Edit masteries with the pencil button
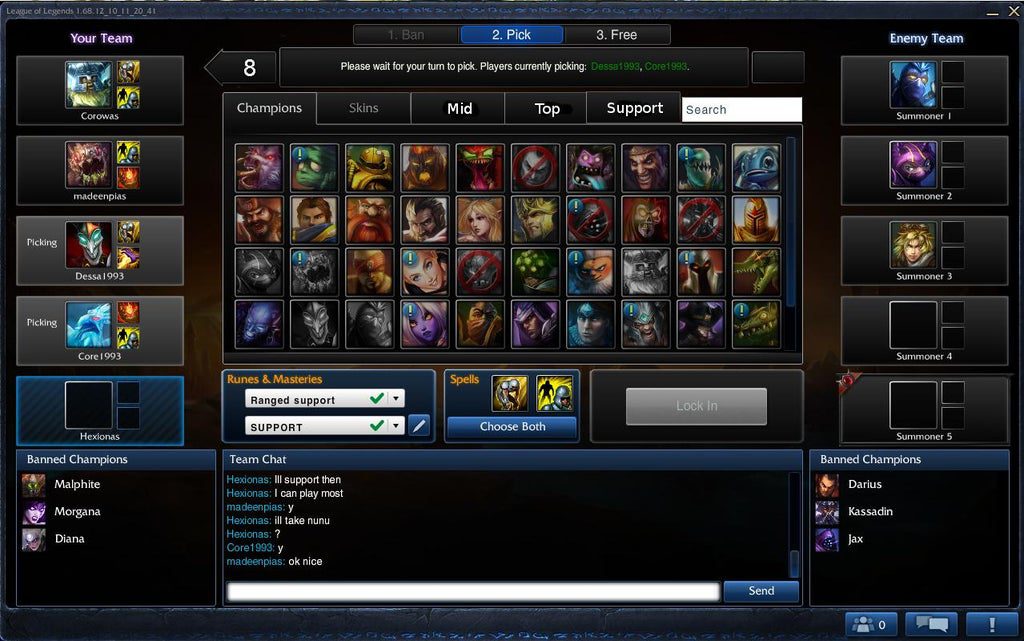The image size is (1024, 641). click(420, 426)
